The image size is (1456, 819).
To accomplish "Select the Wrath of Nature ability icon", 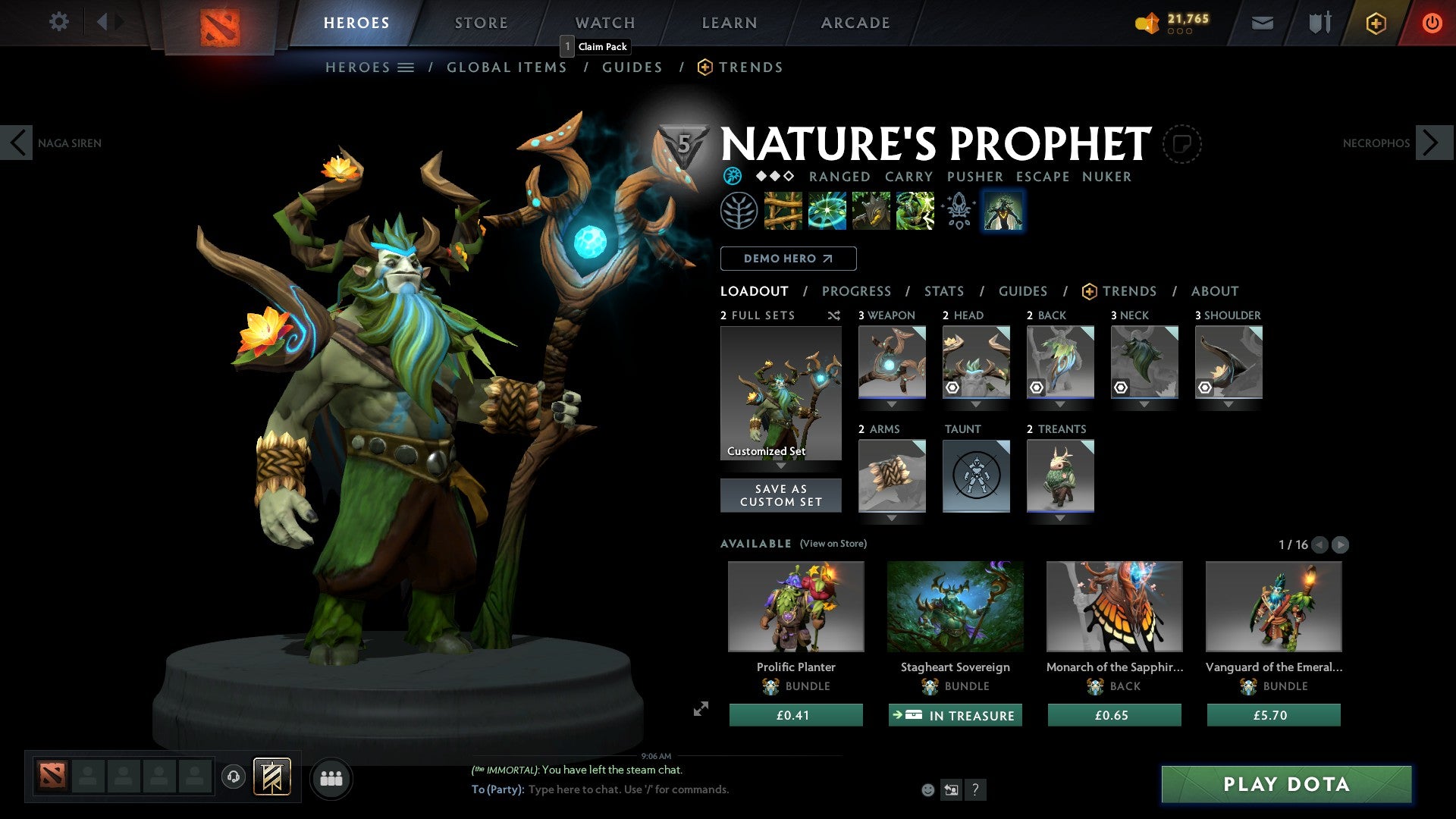I will coord(914,211).
